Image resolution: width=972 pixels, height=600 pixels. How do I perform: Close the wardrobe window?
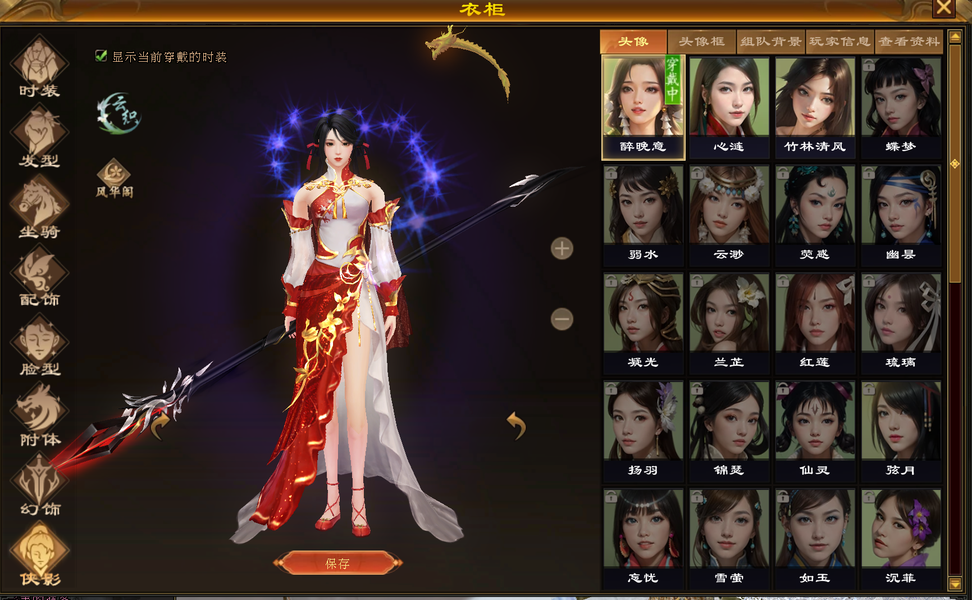943,8
